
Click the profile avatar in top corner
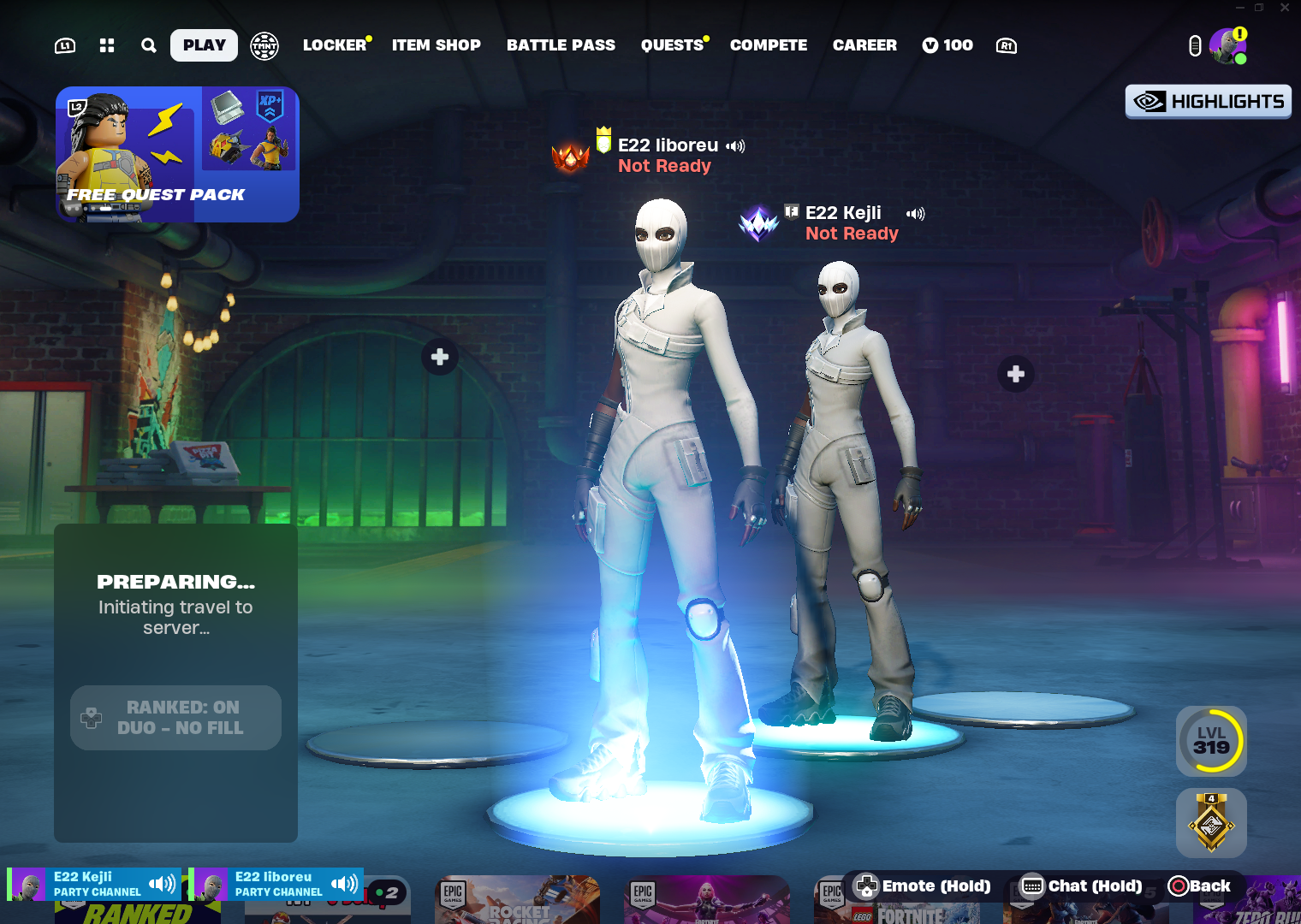click(x=1227, y=46)
